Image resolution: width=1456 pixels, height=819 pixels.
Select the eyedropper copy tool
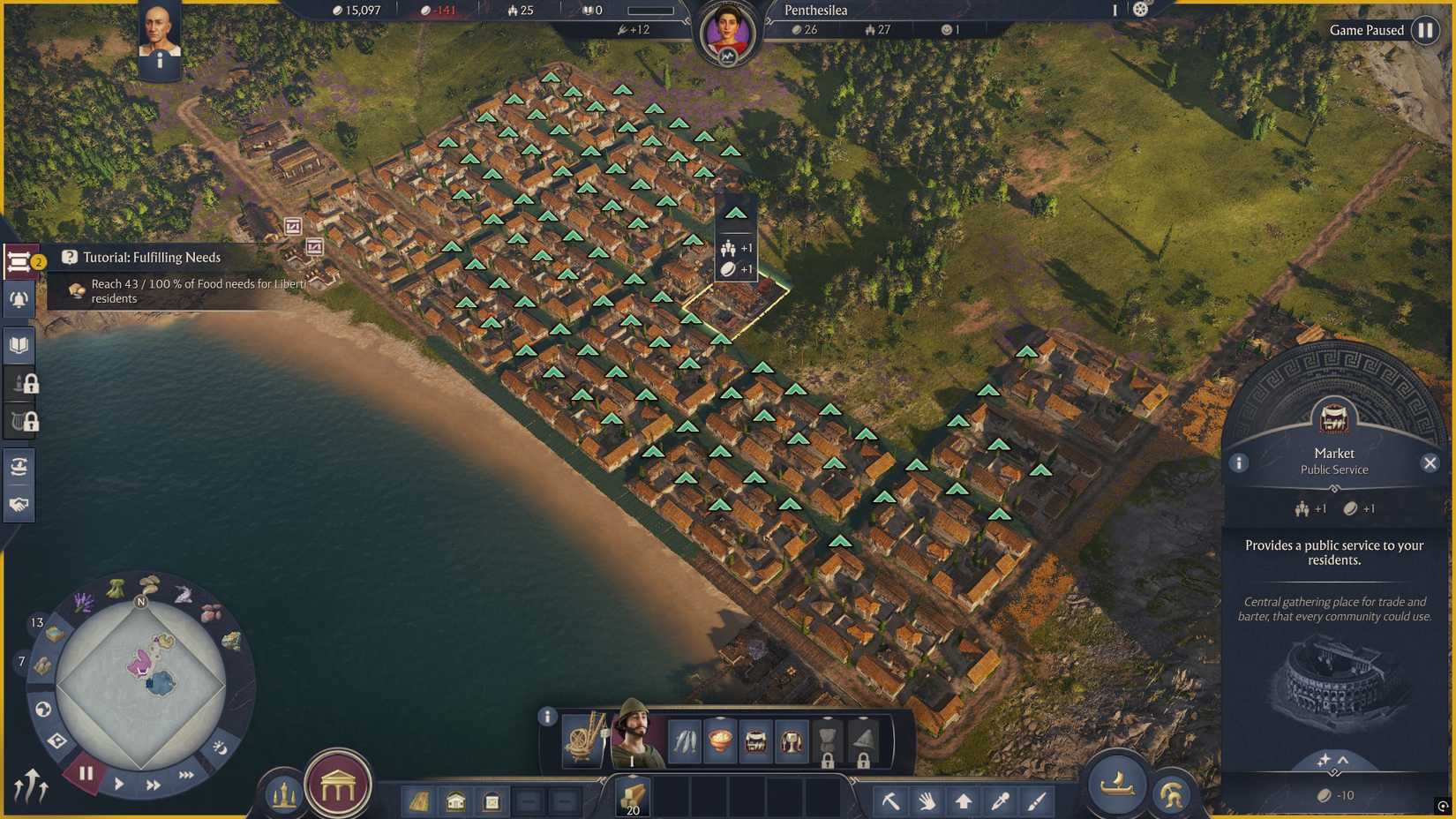999,799
